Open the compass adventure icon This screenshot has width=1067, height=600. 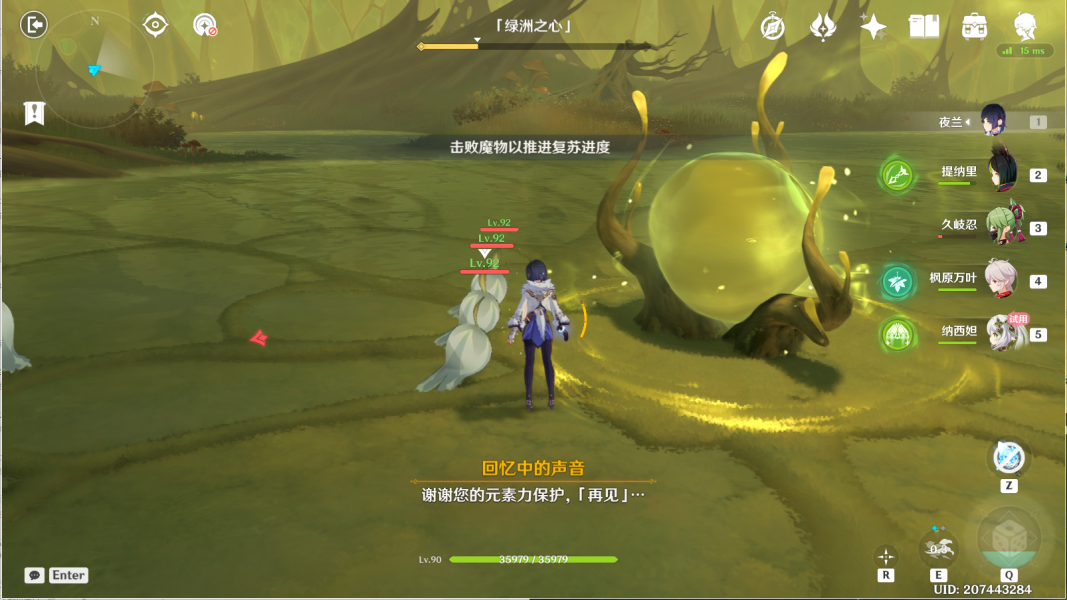772,27
